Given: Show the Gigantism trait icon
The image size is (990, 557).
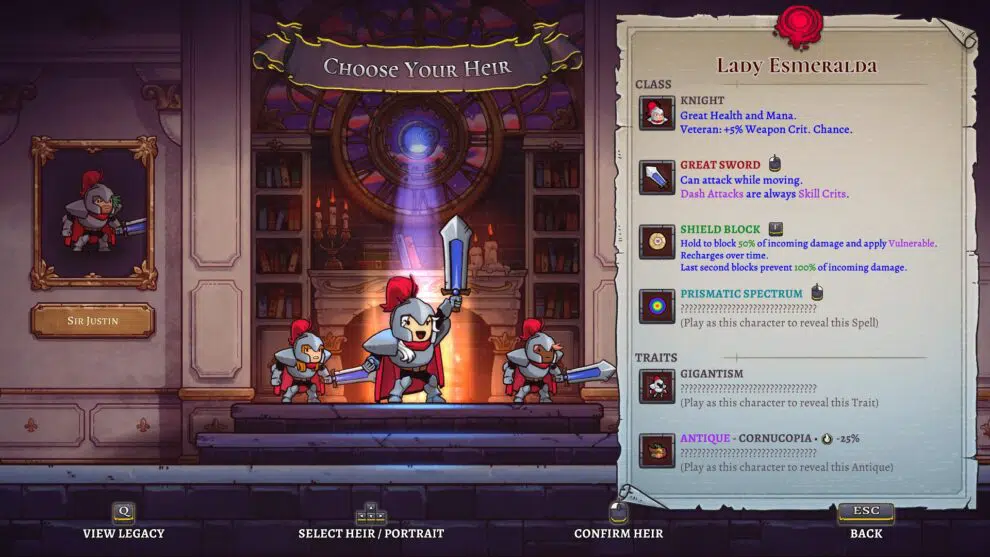Looking at the screenshot, I should (656, 385).
